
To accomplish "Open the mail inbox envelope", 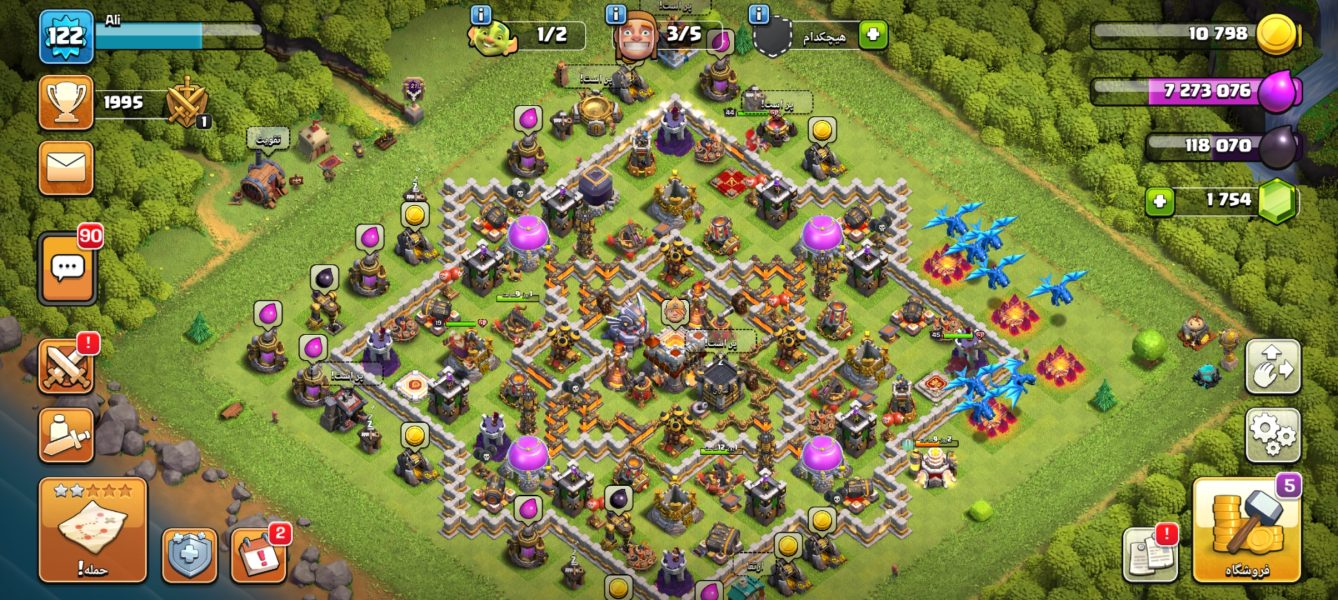I will click(x=66, y=167).
